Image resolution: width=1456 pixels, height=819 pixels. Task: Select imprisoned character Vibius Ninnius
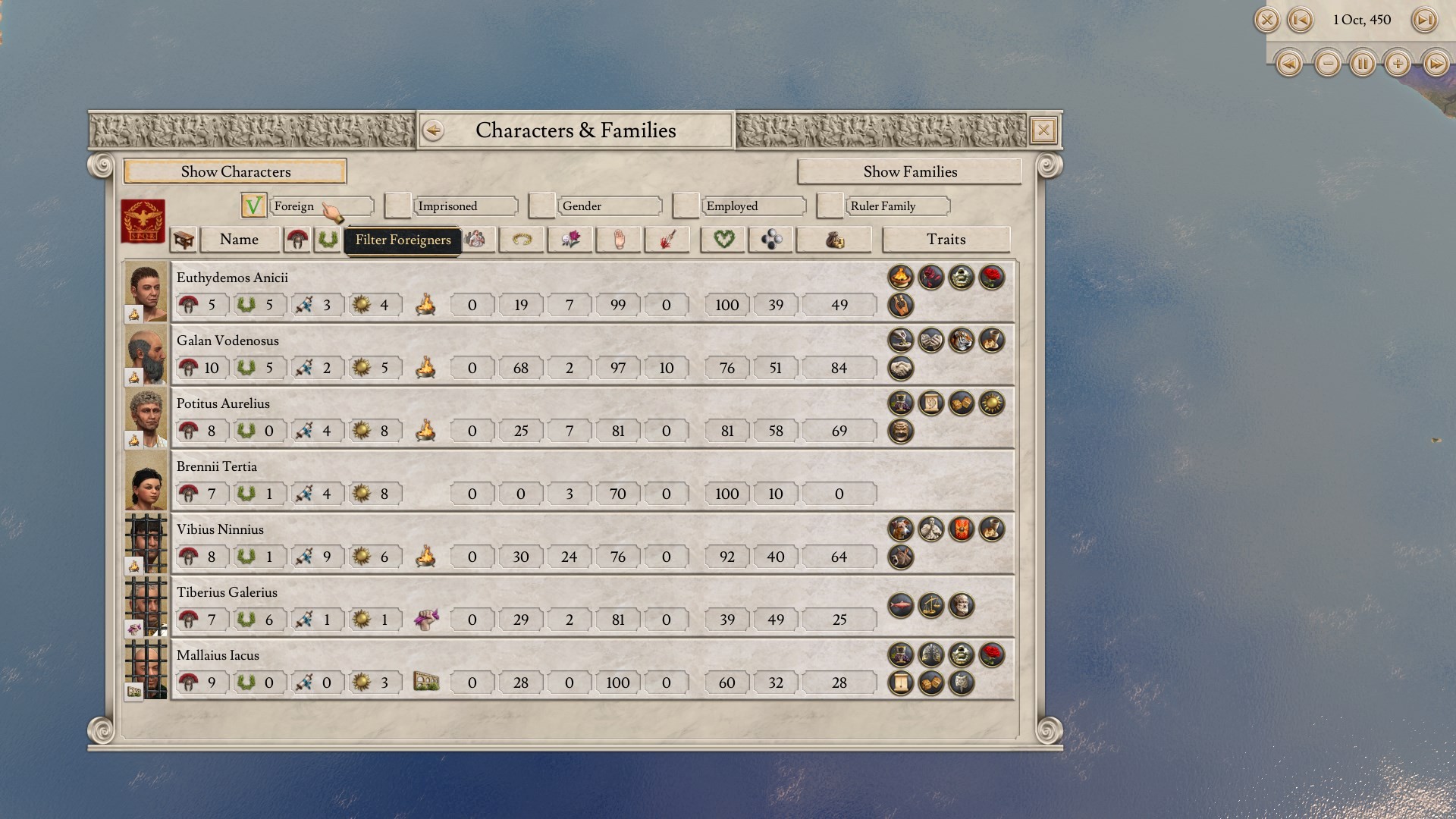tap(220, 530)
